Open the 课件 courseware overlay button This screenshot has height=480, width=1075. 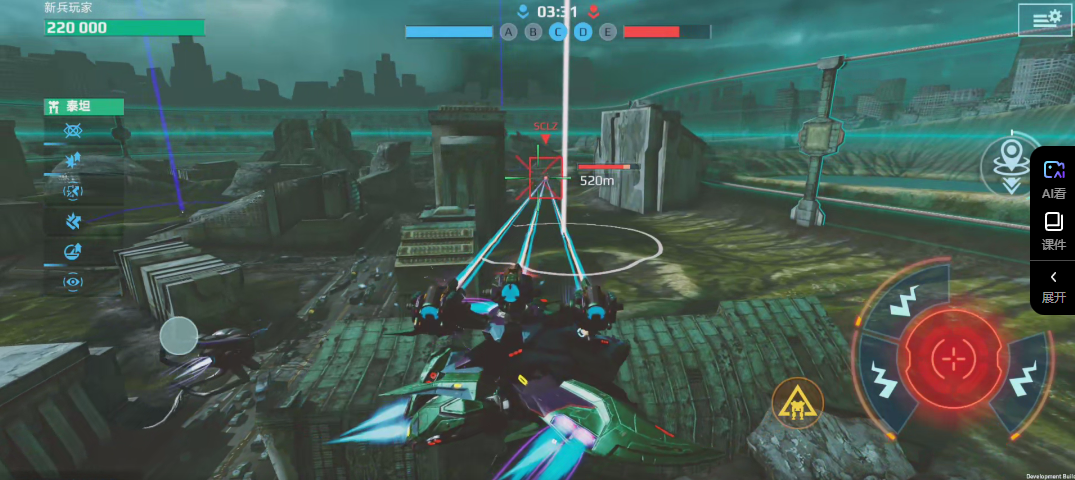[x=1053, y=230]
